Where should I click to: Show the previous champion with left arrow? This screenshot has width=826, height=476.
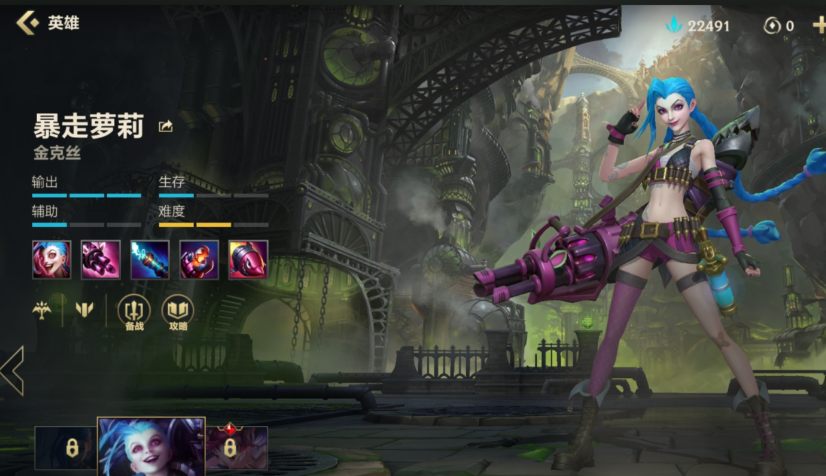tap(13, 371)
